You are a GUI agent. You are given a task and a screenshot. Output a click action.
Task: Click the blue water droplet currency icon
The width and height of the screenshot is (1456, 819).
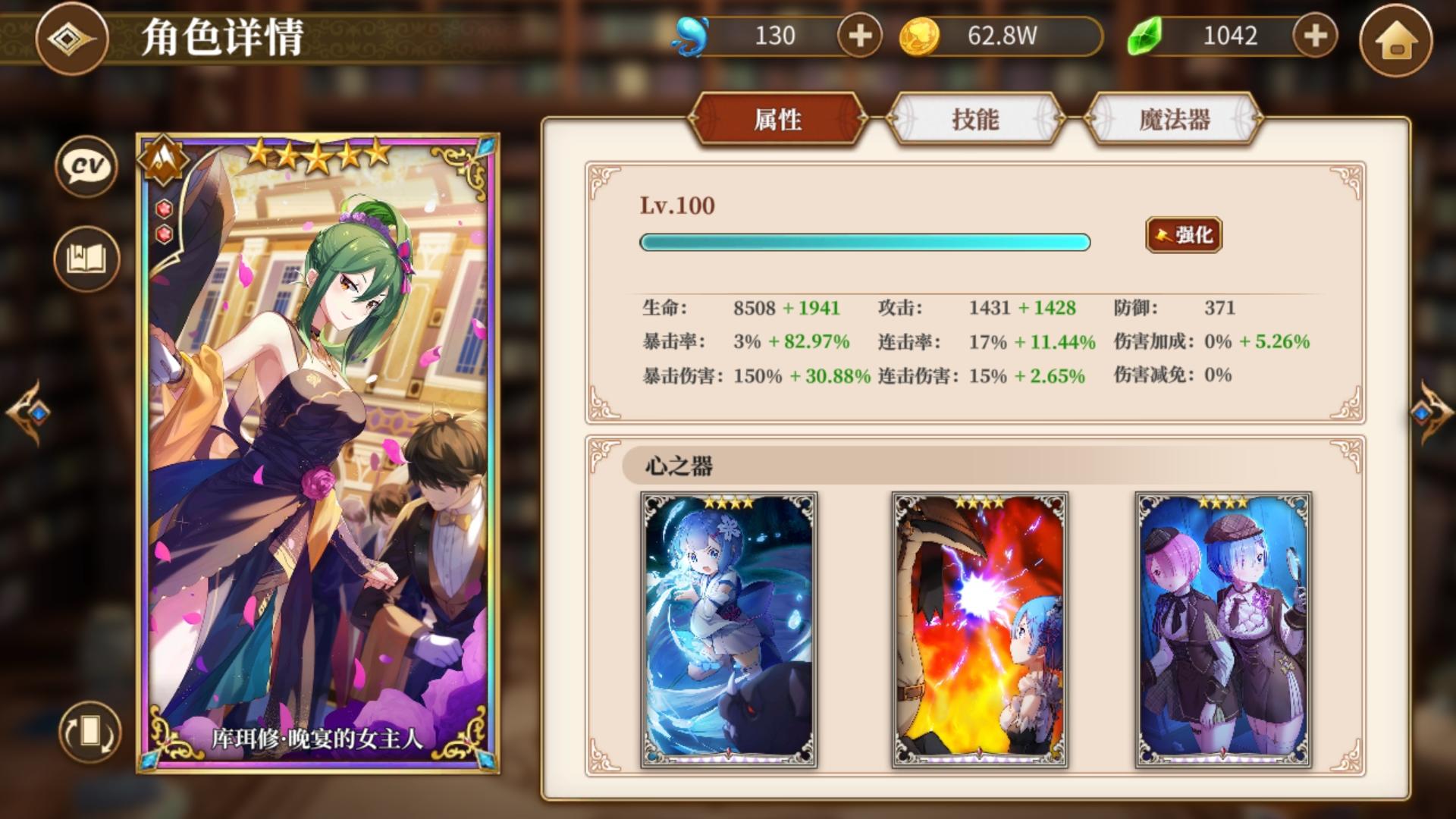click(691, 33)
